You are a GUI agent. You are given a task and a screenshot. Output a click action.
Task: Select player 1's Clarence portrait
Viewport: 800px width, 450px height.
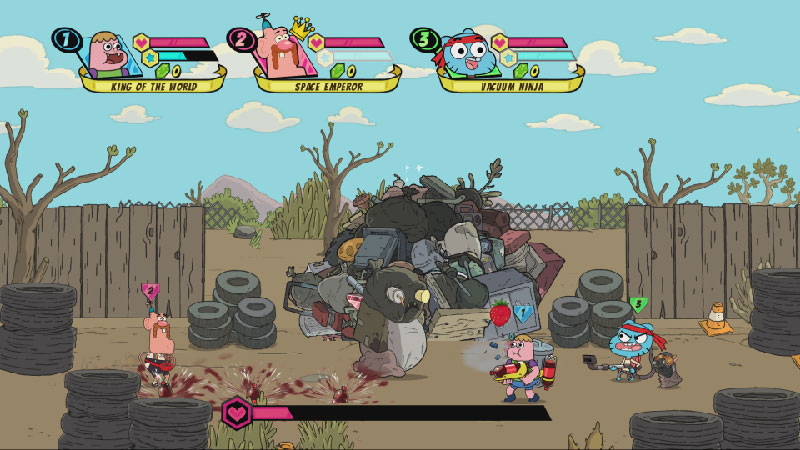point(106,54)
